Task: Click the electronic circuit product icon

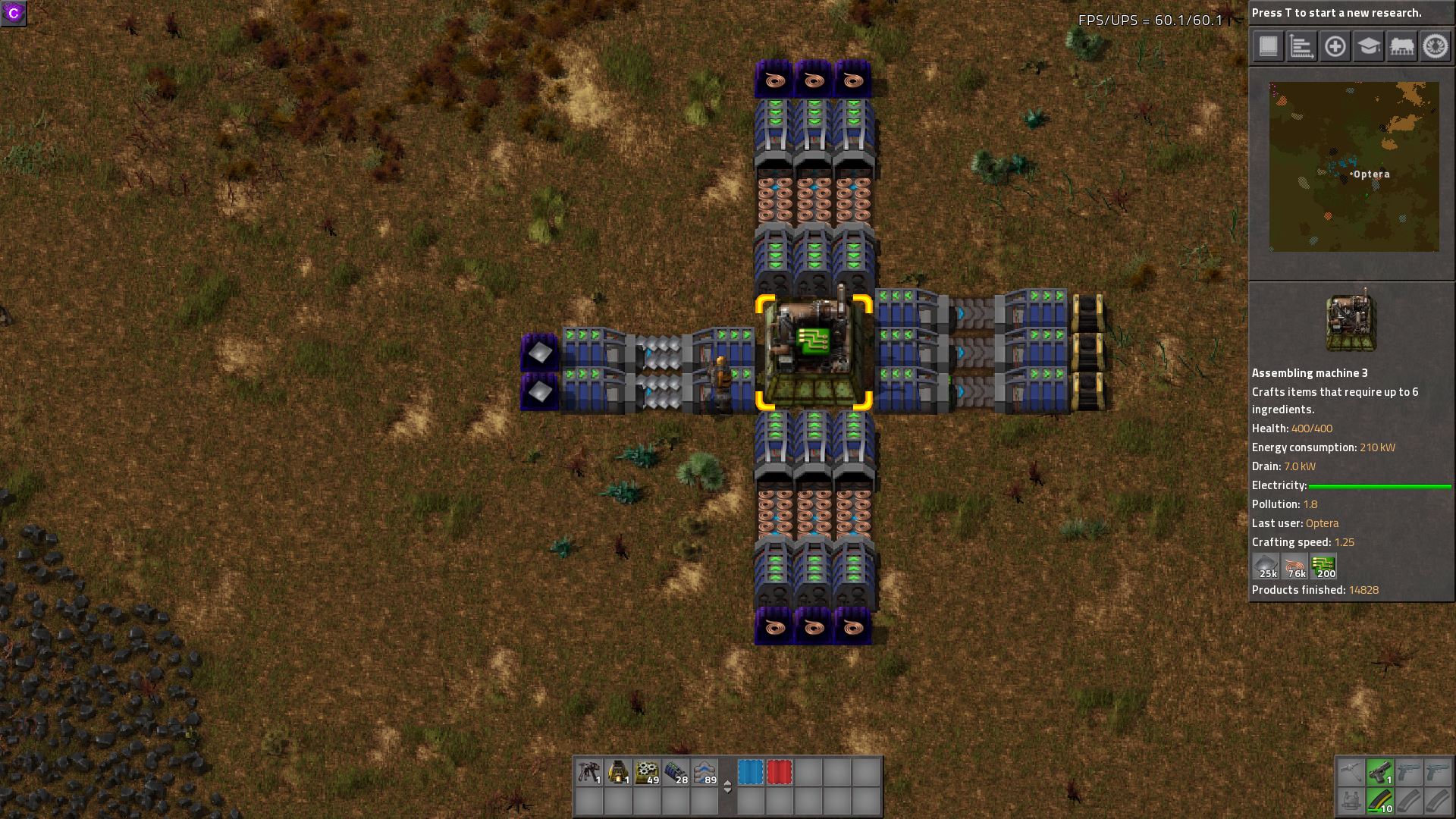Action: pos(1323,566)
